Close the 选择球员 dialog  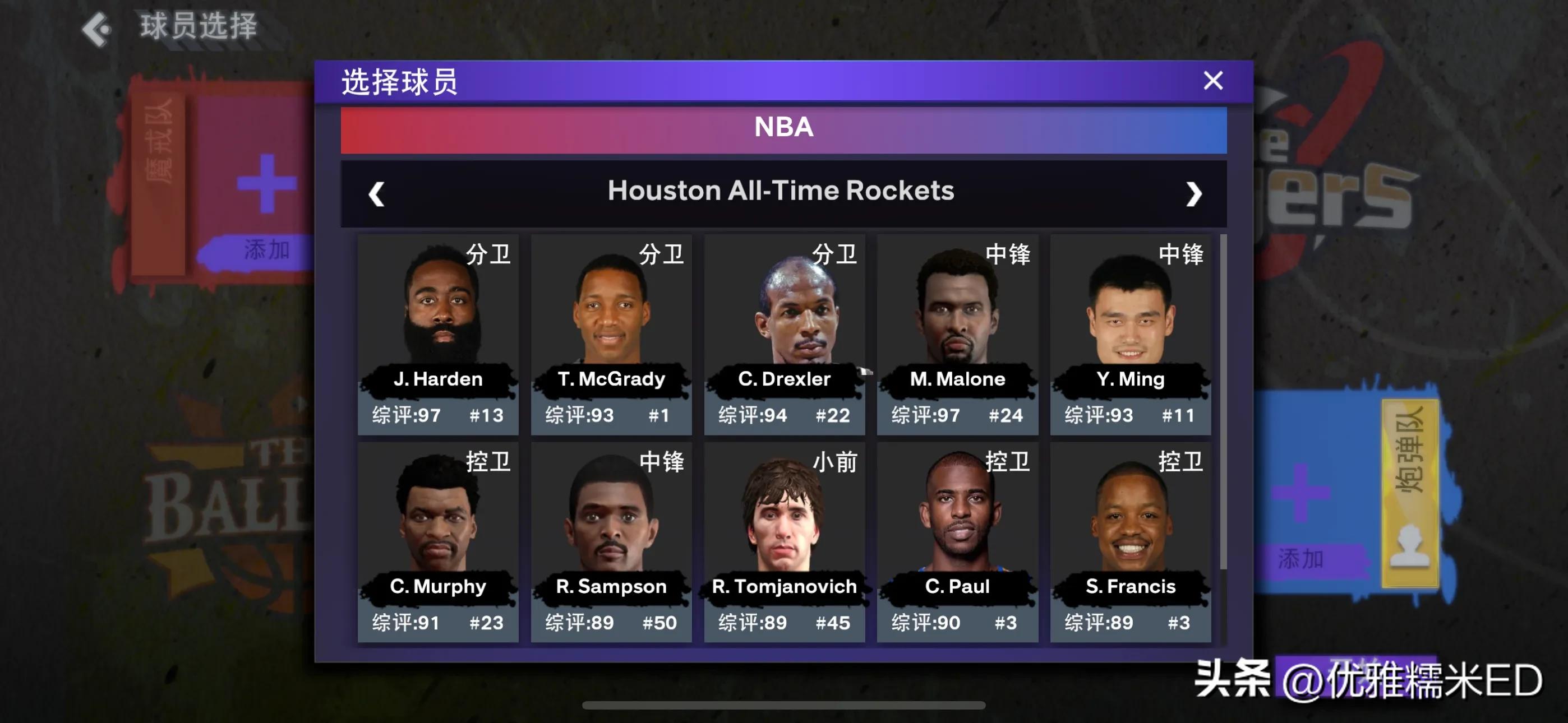click(x=1213, y=81)
